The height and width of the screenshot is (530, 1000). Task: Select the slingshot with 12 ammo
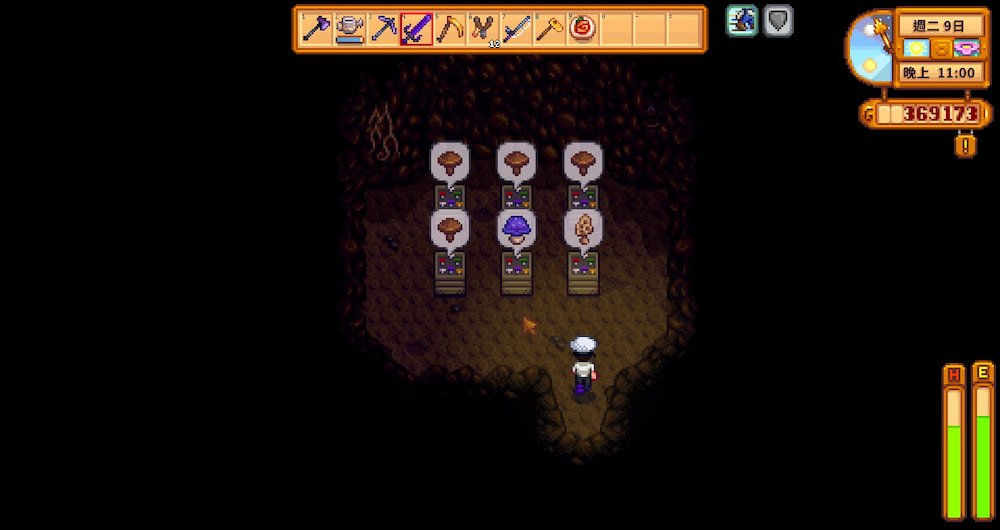(483, 29)
